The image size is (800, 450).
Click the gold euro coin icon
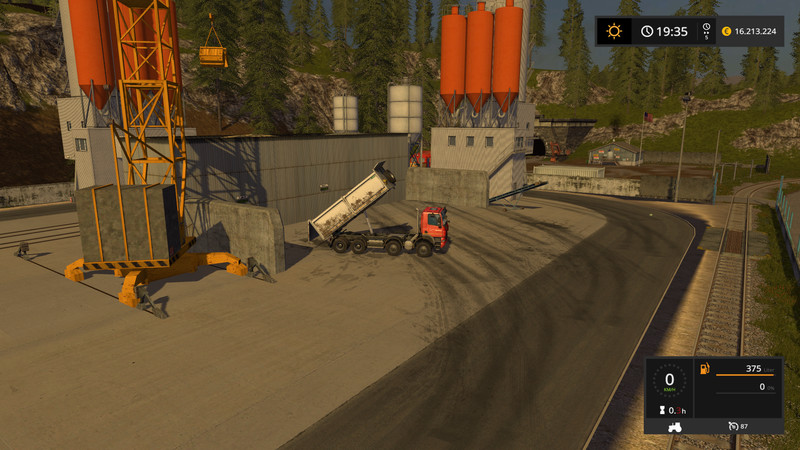point(726,31)
